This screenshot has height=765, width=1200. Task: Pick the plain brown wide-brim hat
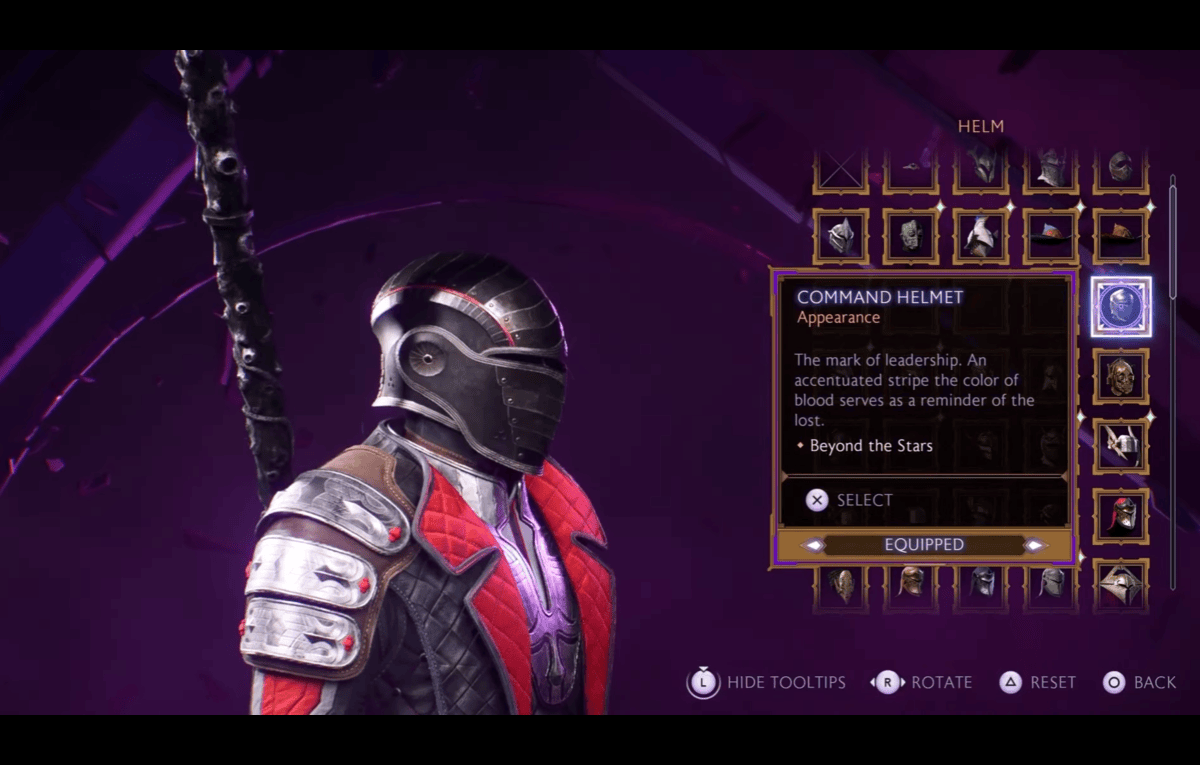(1120, 236)
